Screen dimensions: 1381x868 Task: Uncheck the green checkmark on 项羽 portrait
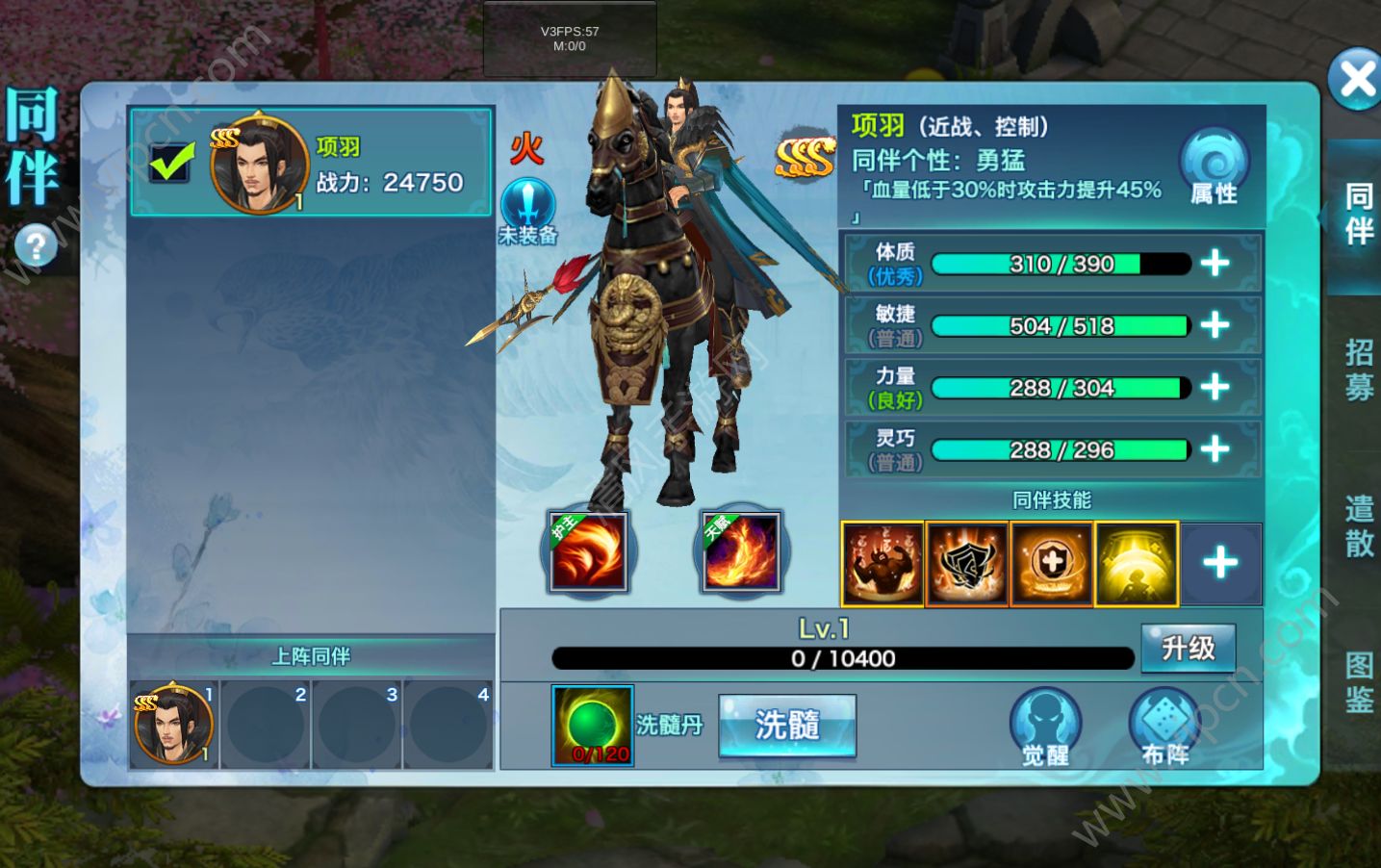(169, 162)
